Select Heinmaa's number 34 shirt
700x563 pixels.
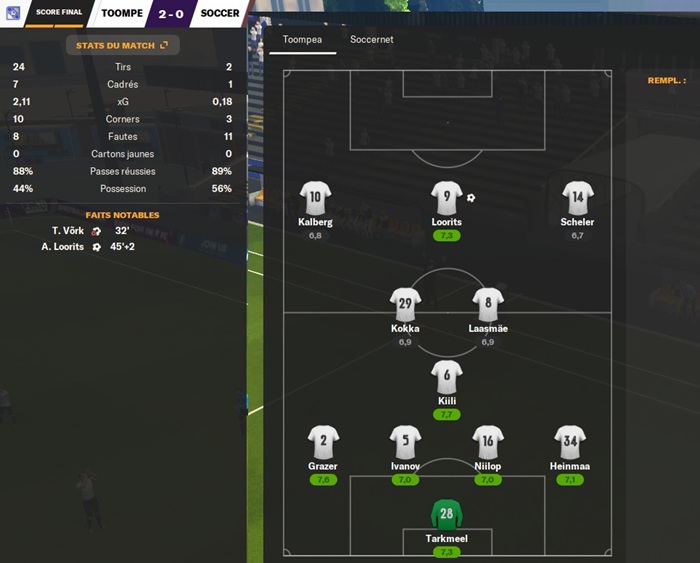tap(570, 442)
